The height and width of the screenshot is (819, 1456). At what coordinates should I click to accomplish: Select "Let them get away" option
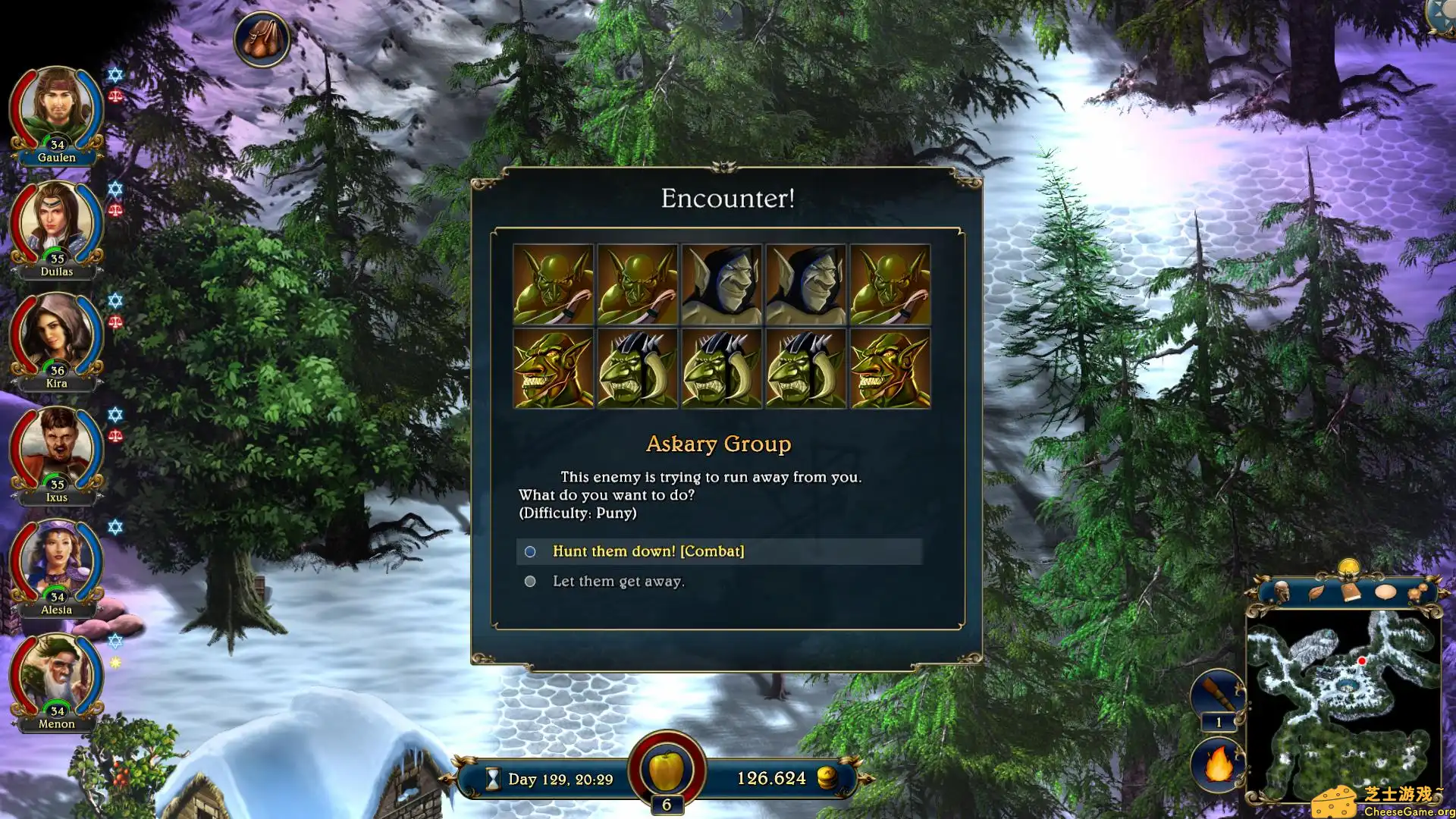pyautogui.click(x=618, y=582)
